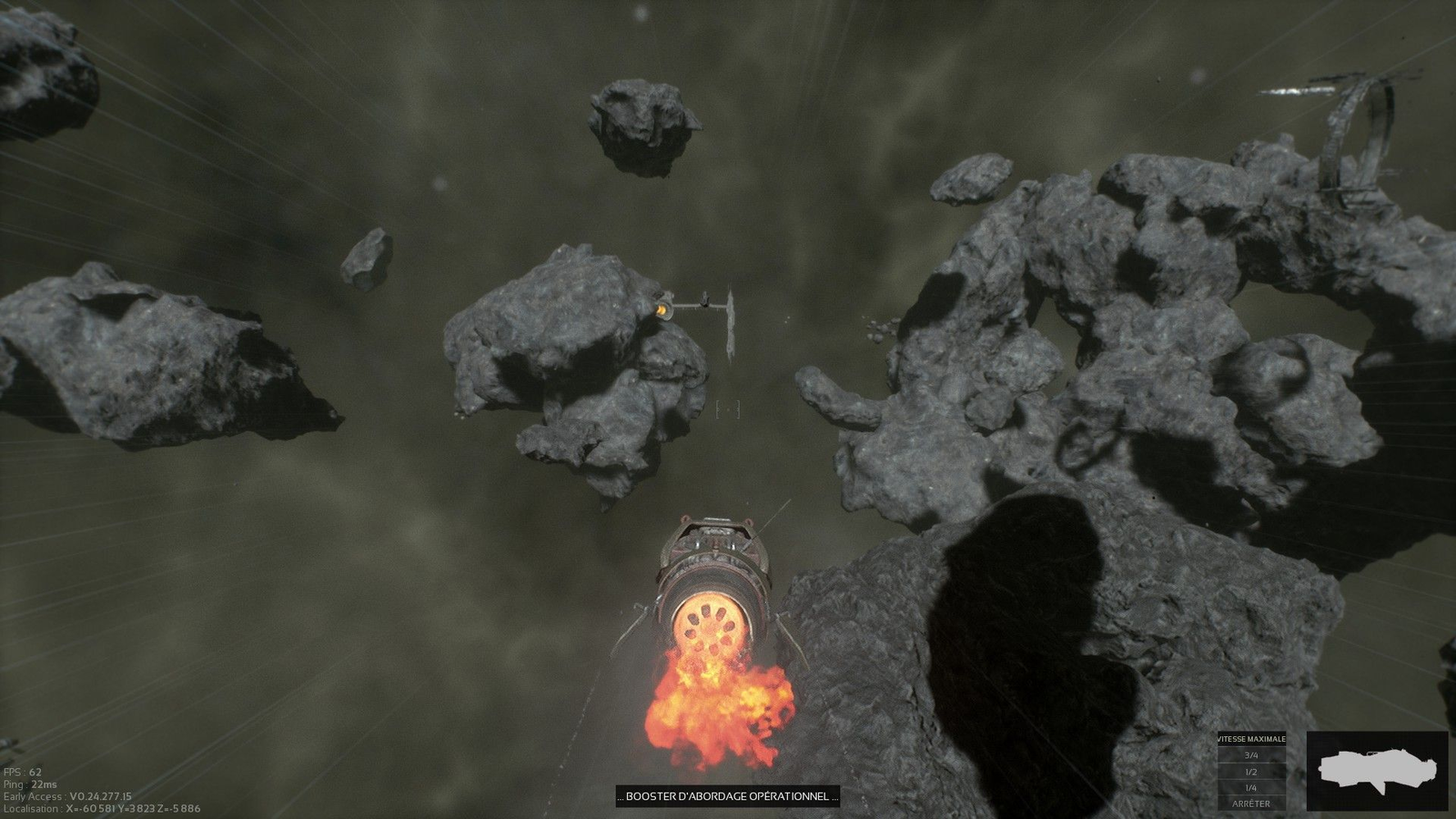The image size is (1456, 819).
Task: Open the ship silhouette status panel
Action: (1377, 771)
